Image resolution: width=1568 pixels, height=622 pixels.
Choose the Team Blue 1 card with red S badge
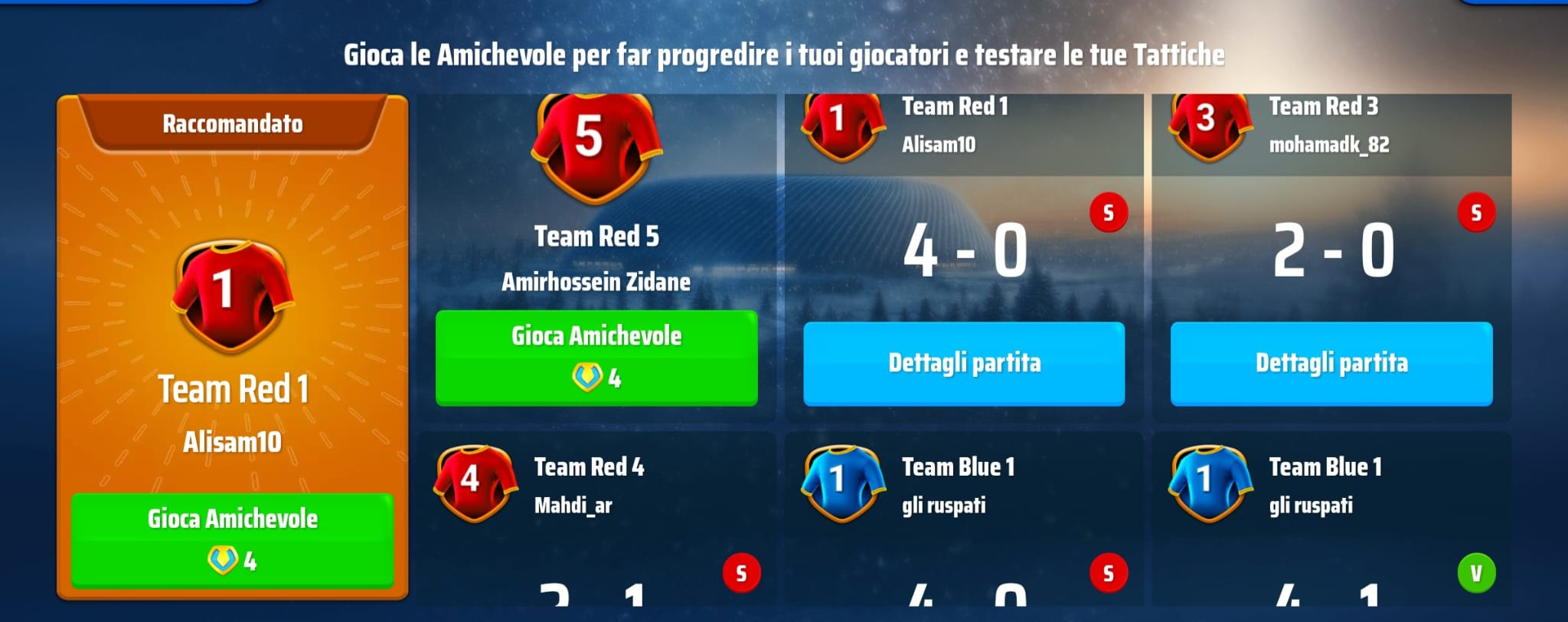963,521
